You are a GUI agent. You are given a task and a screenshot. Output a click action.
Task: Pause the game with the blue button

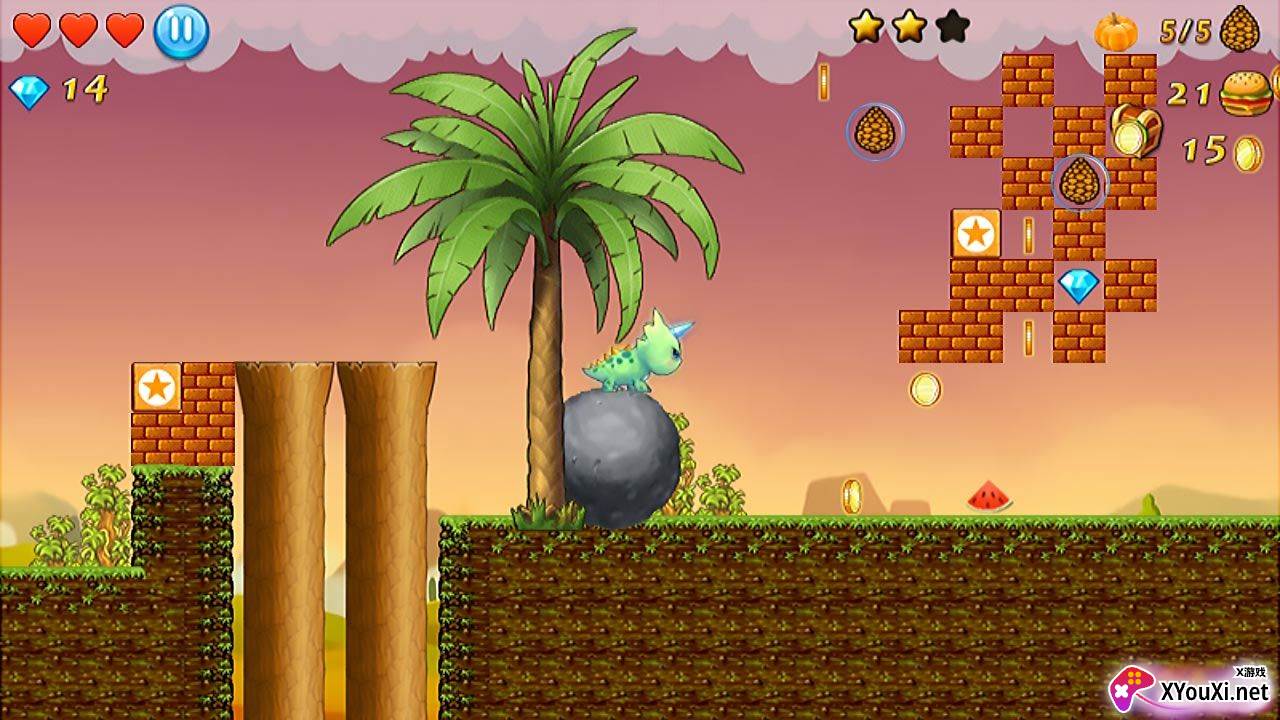[x=181, y=32]
